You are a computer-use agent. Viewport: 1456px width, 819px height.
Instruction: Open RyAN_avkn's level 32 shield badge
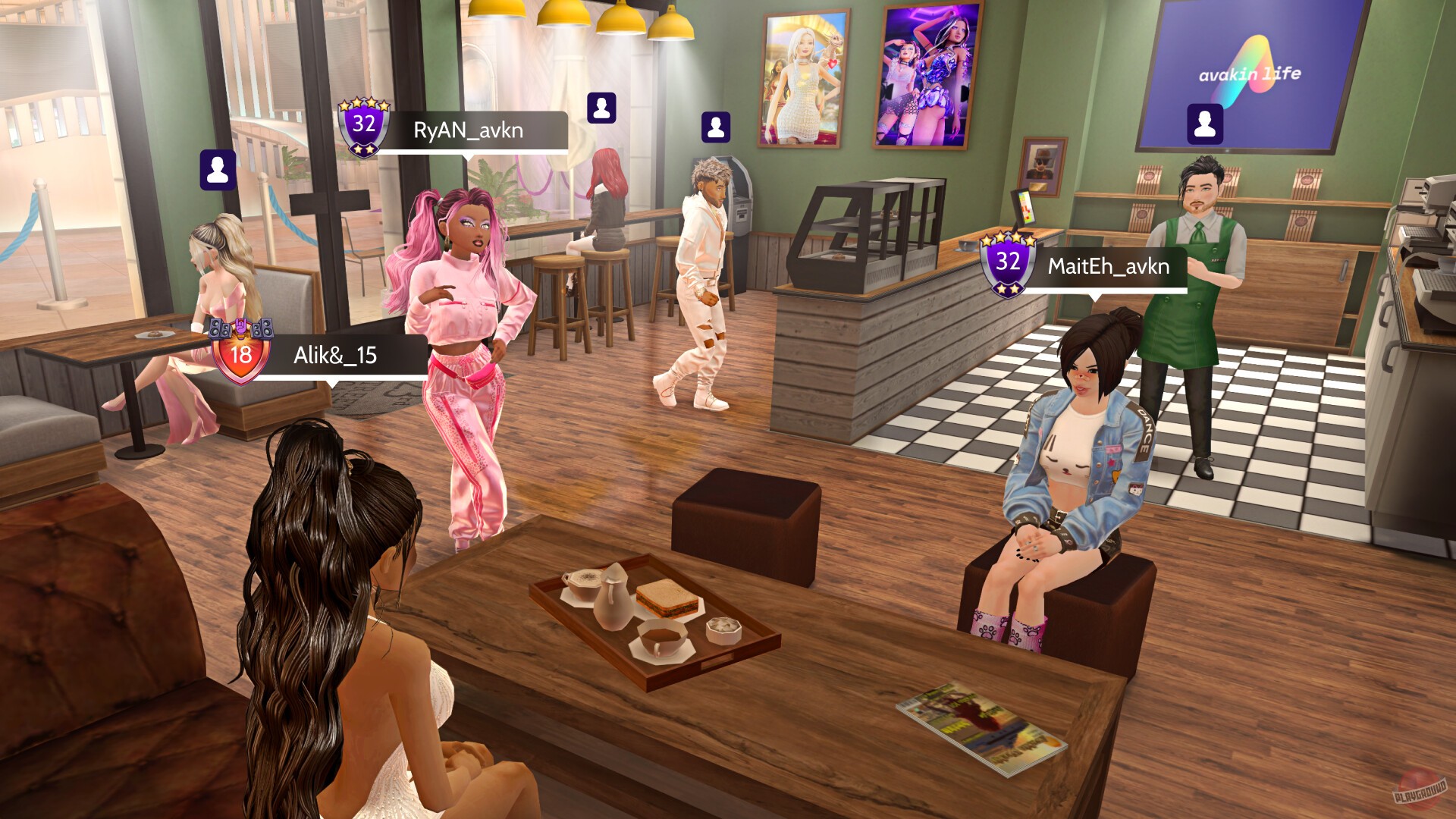[x=365, y=124]
